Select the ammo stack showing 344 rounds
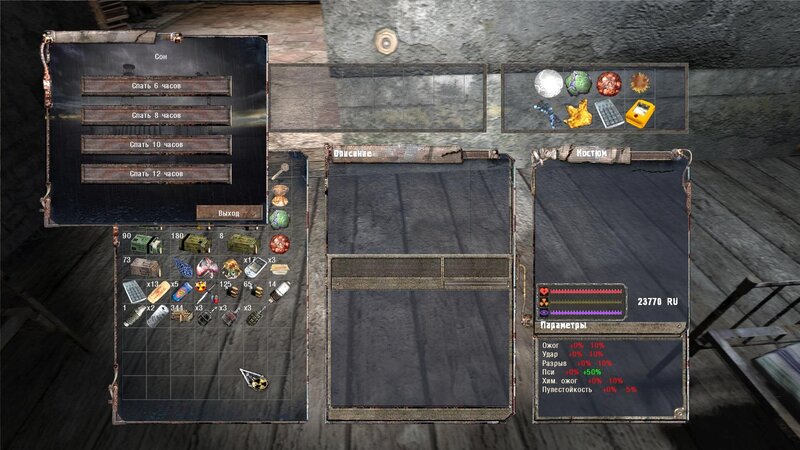The image size is (800, 450). pos(181,318)
